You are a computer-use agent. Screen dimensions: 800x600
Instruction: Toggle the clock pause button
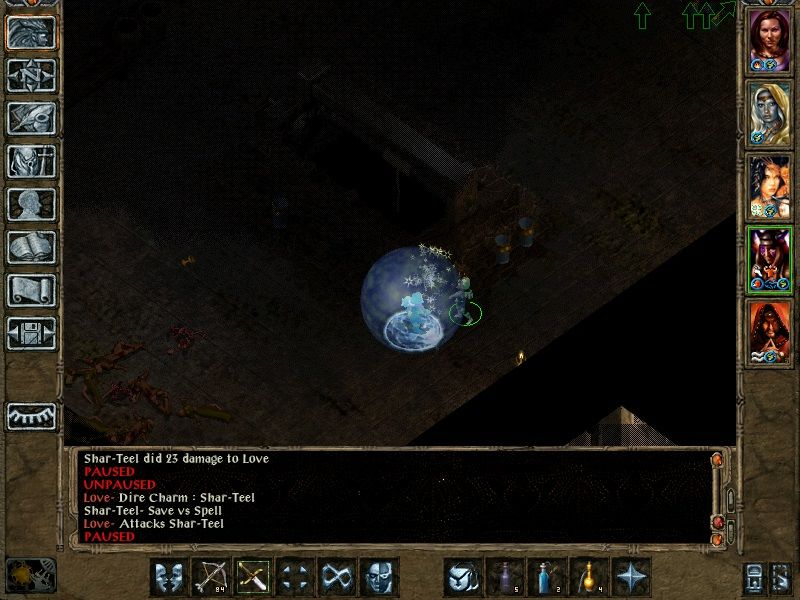pos(30,576)
